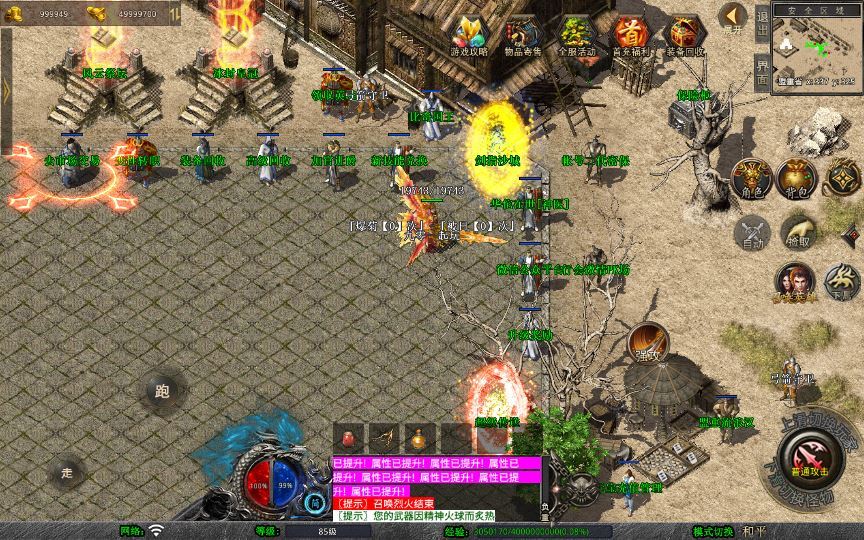Open the 游戏攻略 game guide icon
This screenshot has width=864, height=540.
469,35
